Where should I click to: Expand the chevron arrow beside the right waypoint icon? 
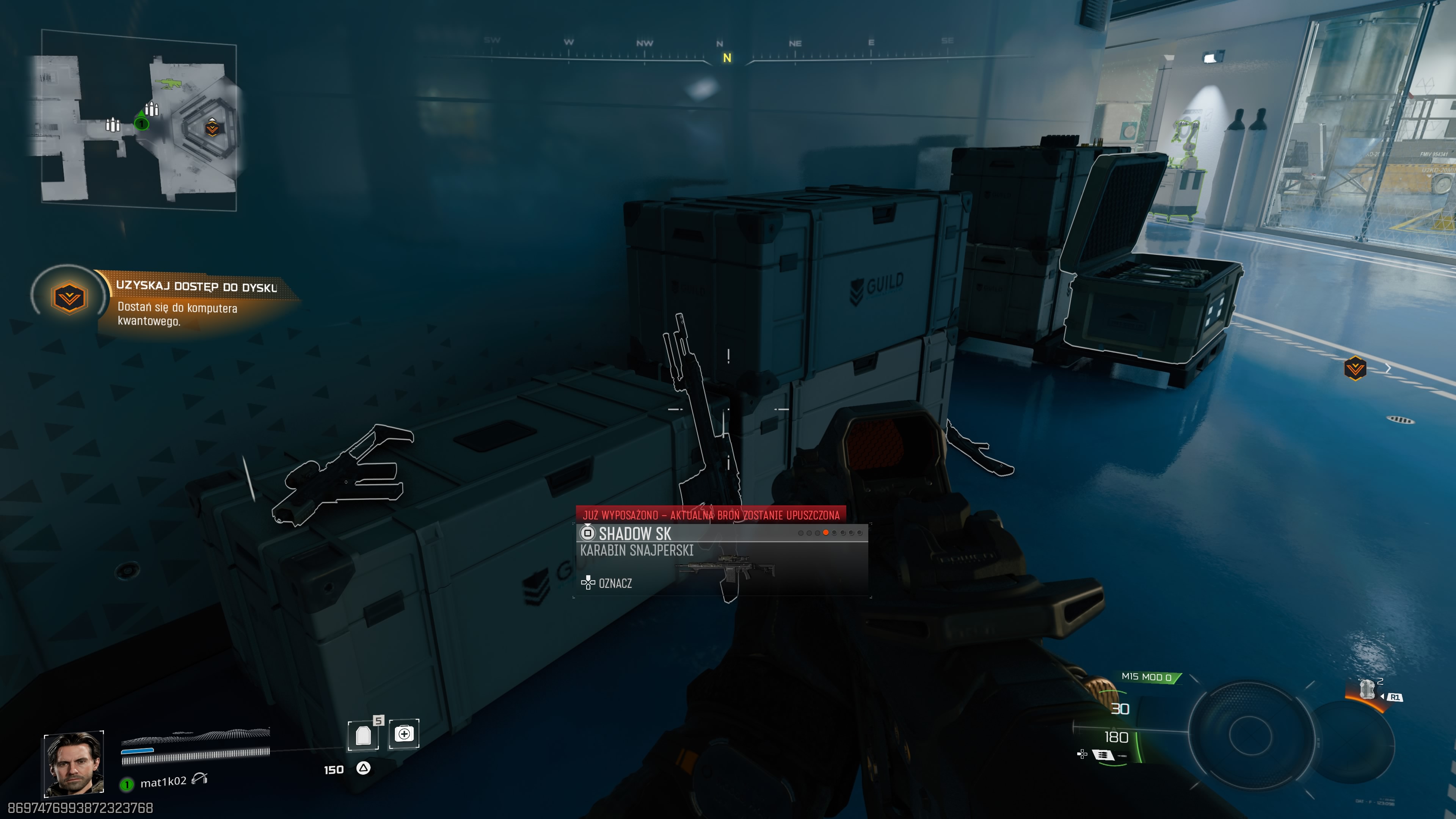click(1389, 367)
